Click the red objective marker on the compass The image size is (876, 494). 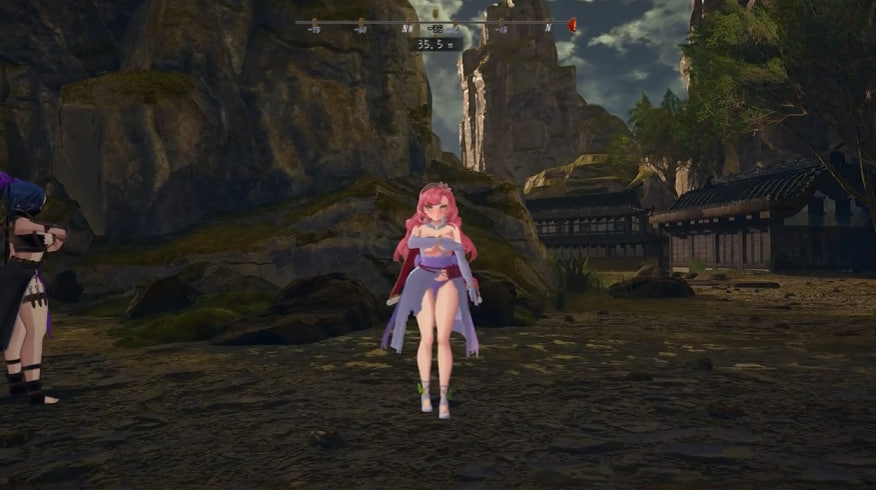(572, 23)
